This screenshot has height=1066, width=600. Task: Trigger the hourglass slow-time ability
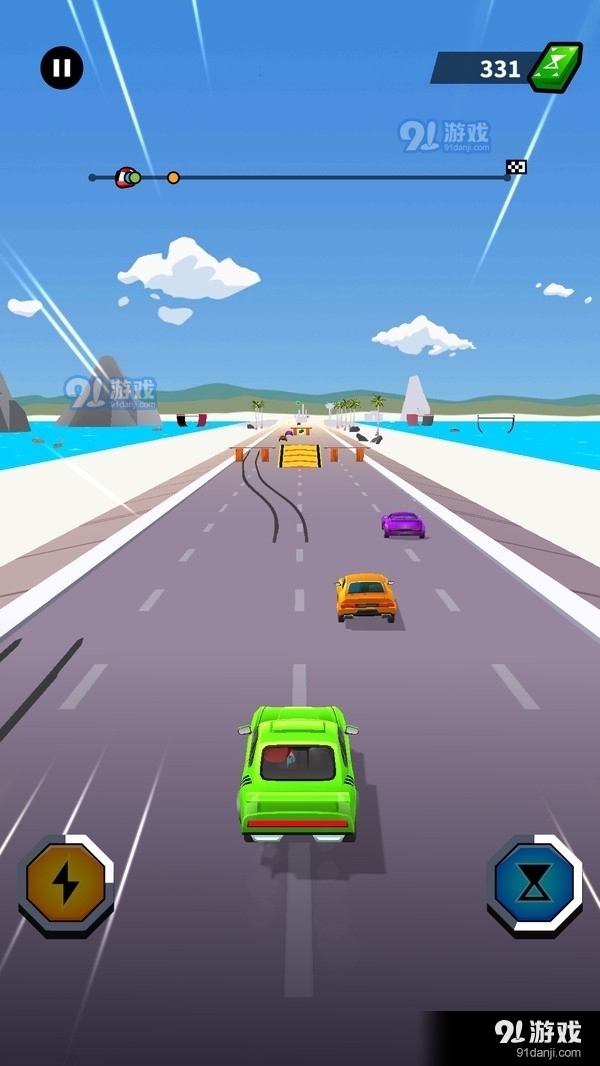point(534,884)
